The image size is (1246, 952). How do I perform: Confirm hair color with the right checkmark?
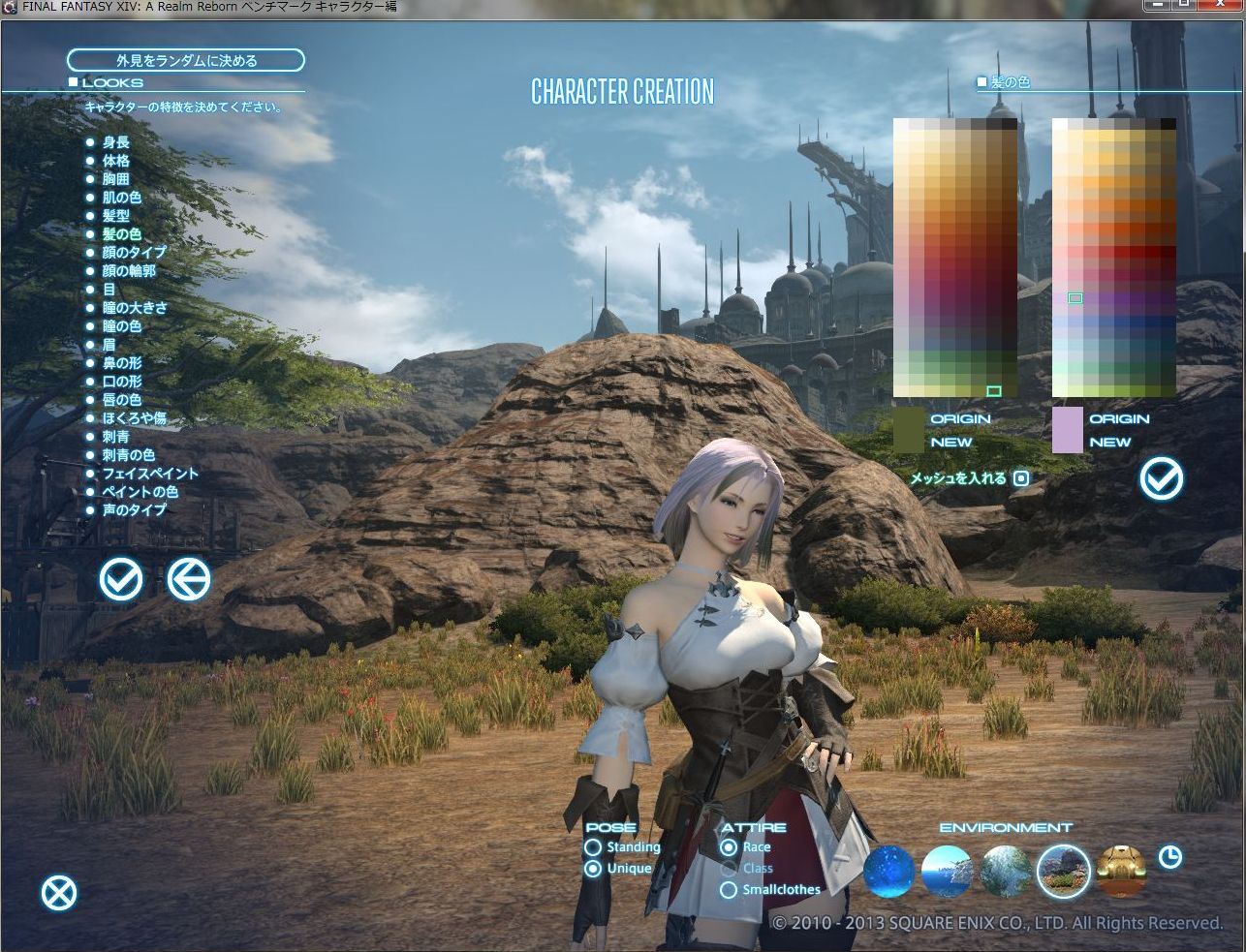pos(1161,477)
